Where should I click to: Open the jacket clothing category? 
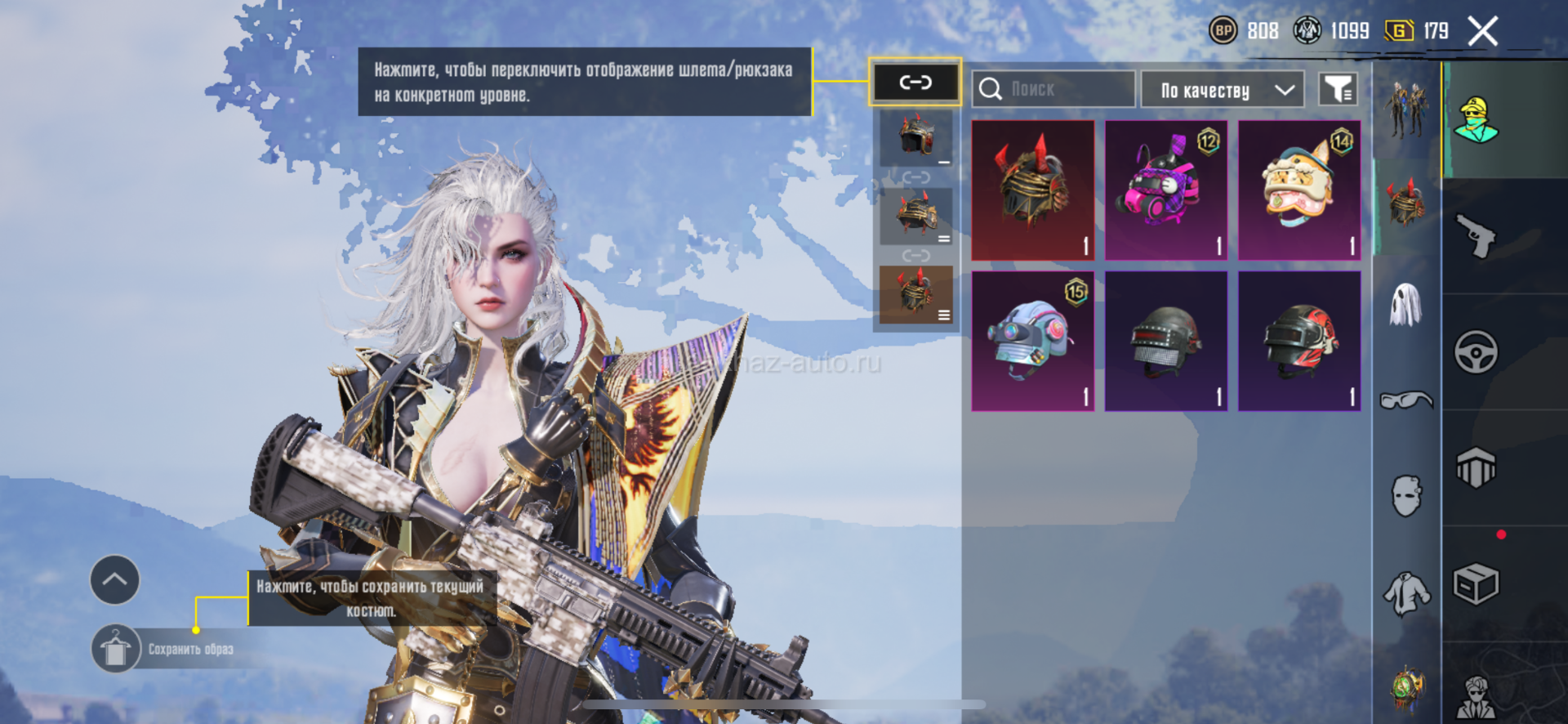point(1405,593)
